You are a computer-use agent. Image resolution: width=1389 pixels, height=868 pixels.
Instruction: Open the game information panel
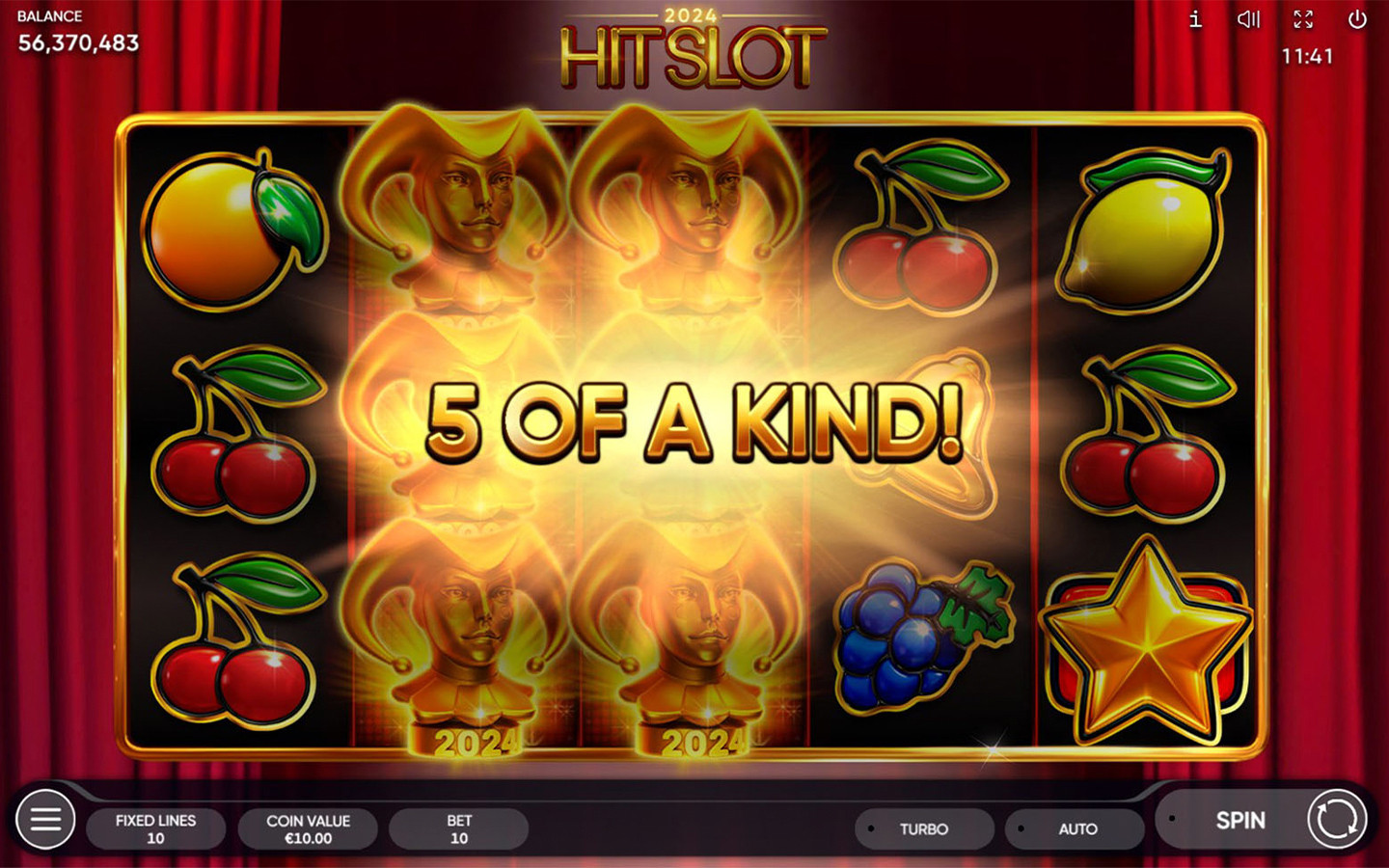(1194, 19)
